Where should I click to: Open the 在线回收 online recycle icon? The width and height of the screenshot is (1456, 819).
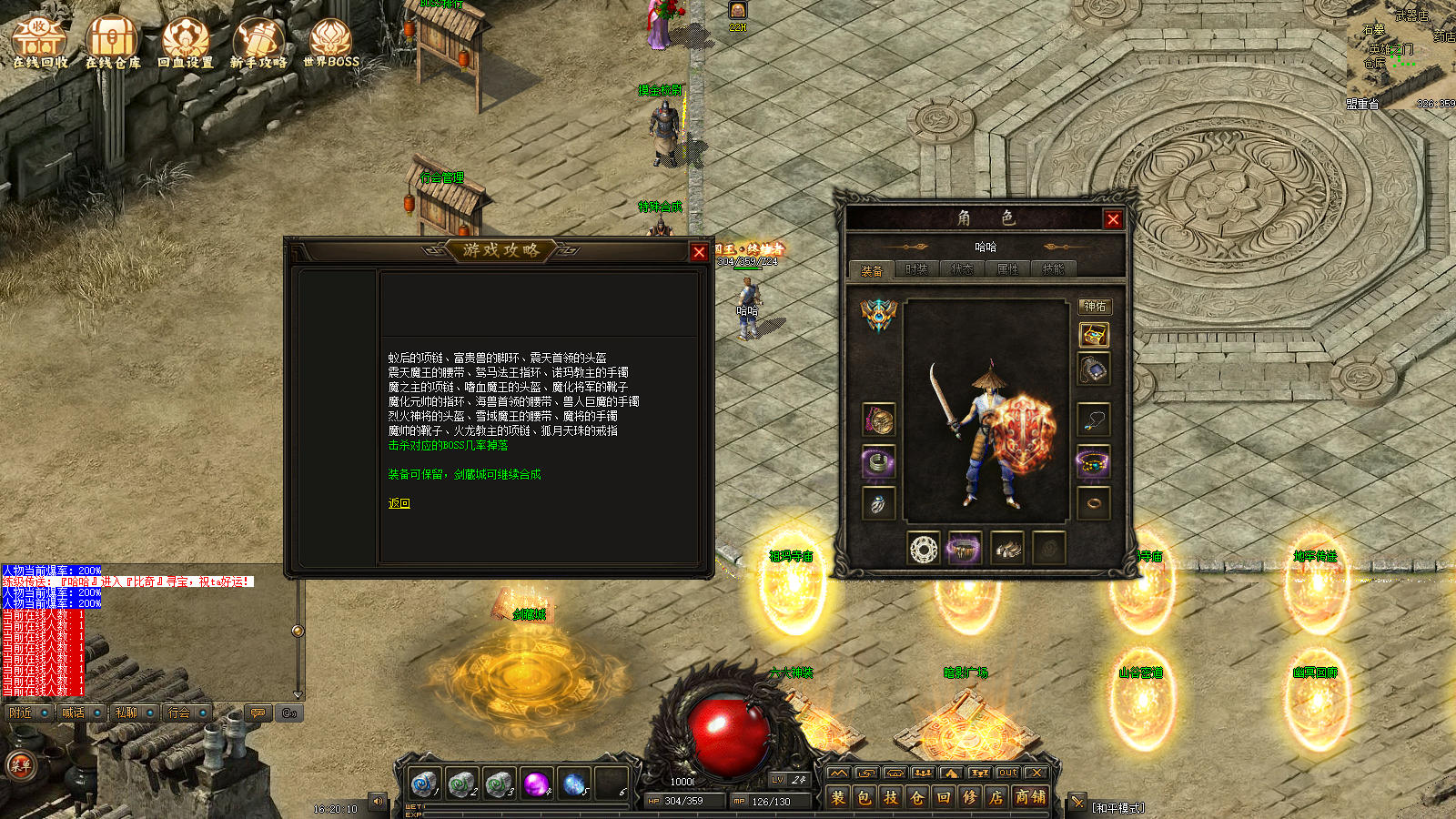(40, 43)
